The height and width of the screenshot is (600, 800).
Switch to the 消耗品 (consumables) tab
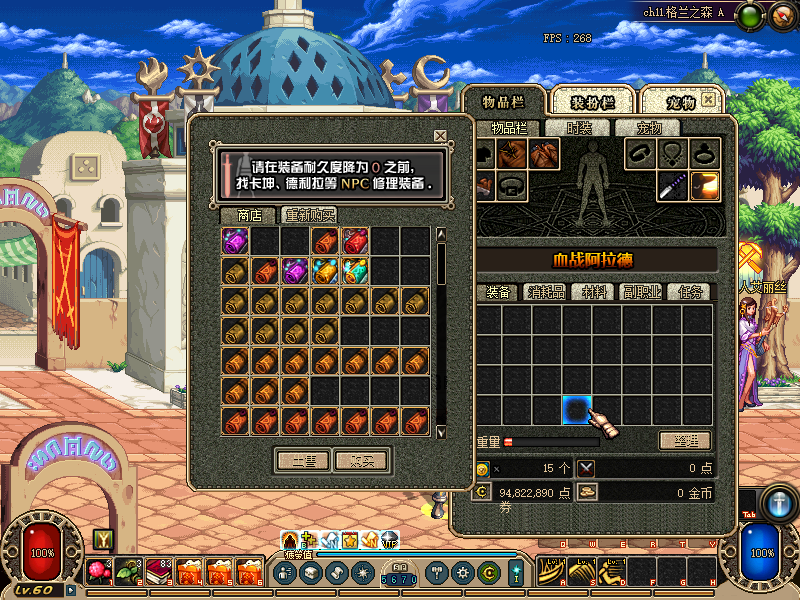tap(547, 292)
